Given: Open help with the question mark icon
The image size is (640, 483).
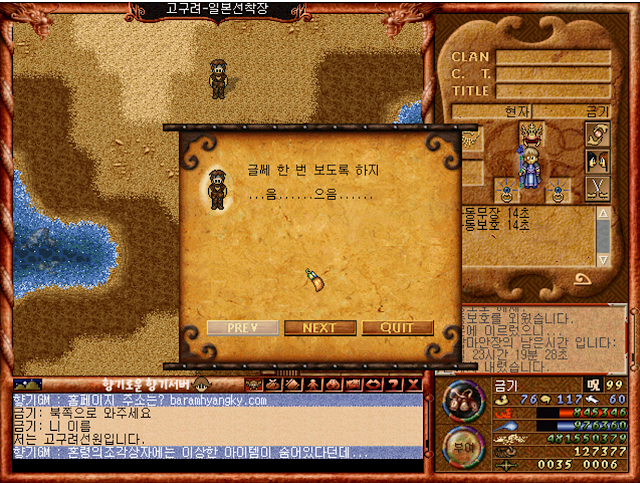Looking at the screenshot, I should 395,384.
